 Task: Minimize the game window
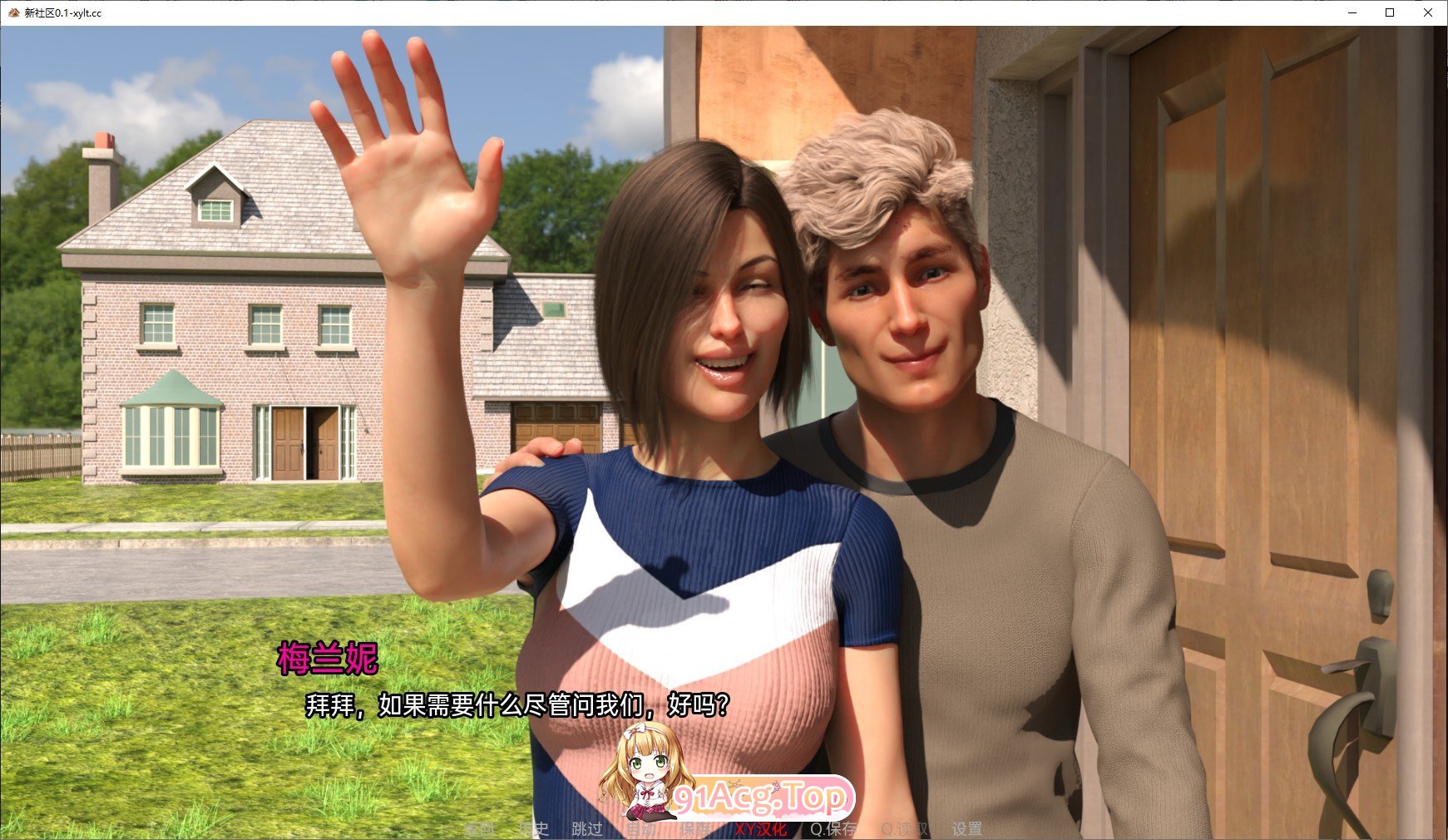click(1352, 12)
